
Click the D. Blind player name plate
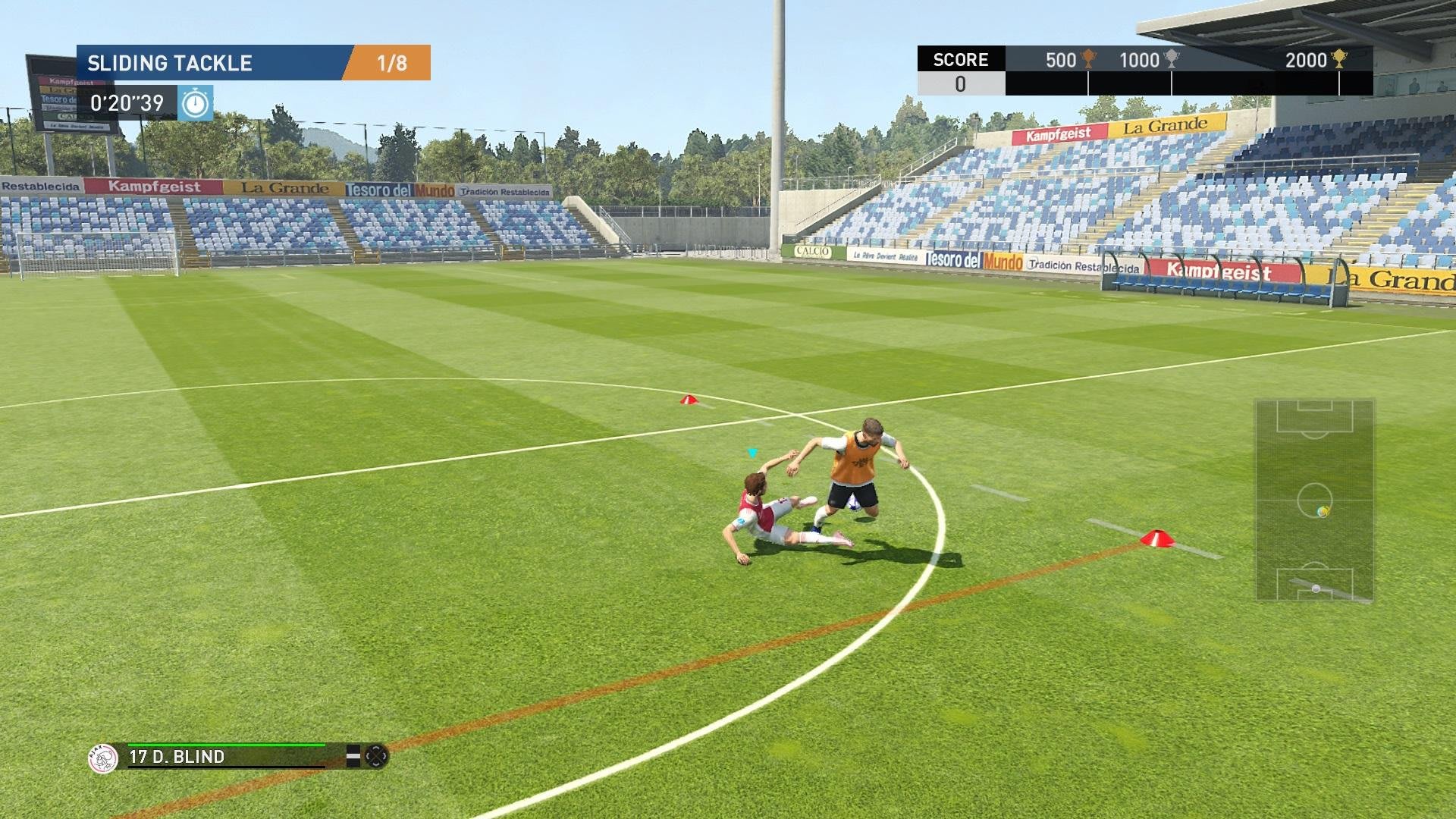pos(177,757)
